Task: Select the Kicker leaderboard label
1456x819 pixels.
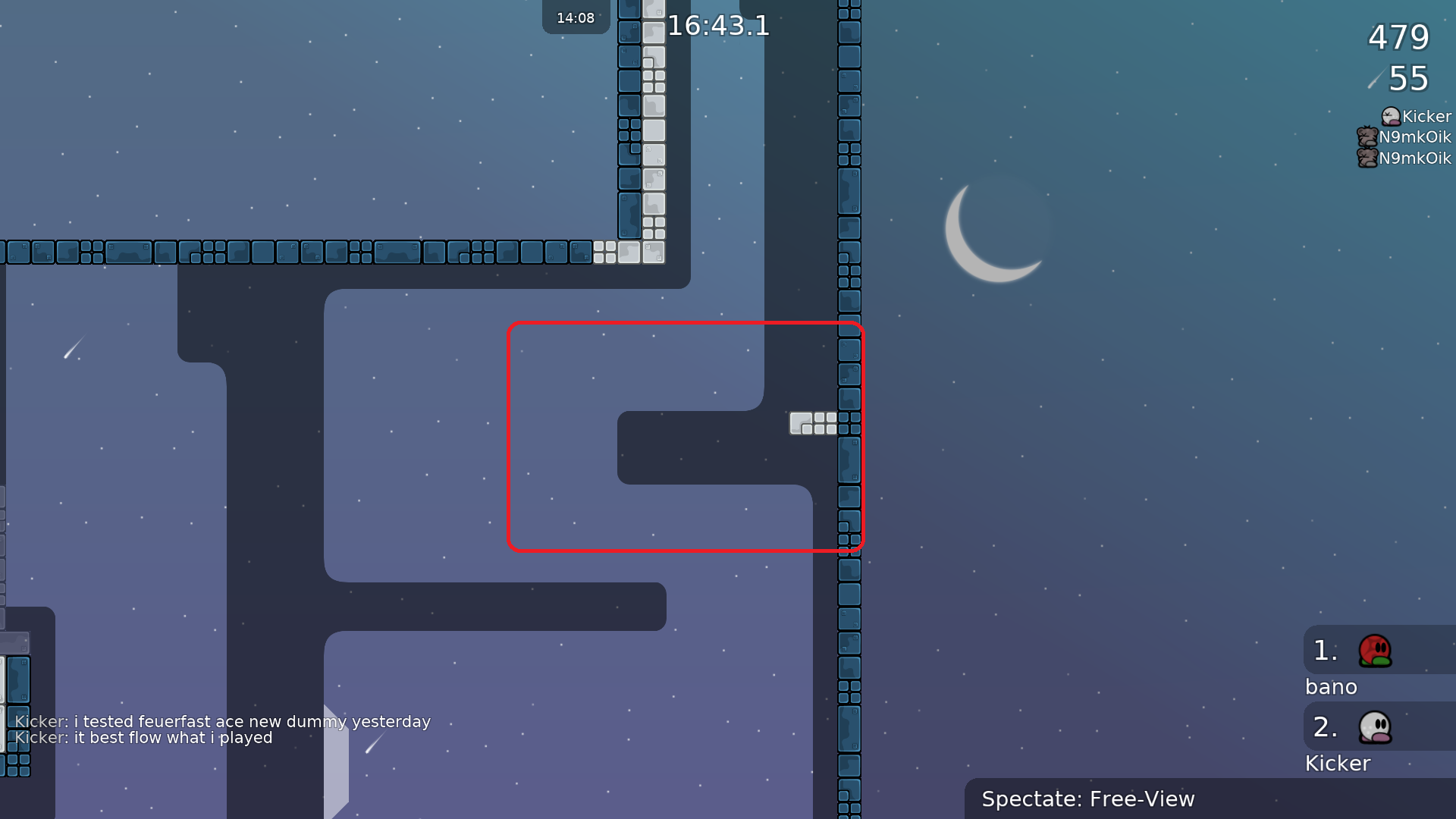Action: tap(1338, 763)
